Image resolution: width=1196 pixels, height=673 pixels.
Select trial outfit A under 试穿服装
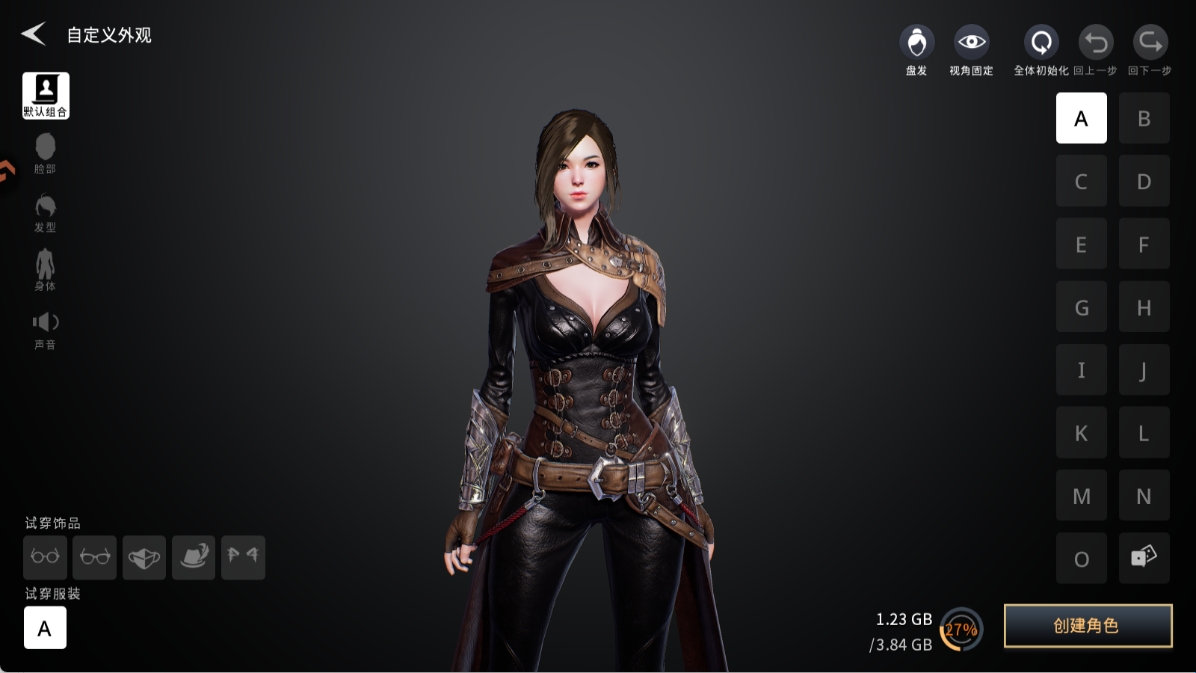pyautogui.click(x=45, y=628)
